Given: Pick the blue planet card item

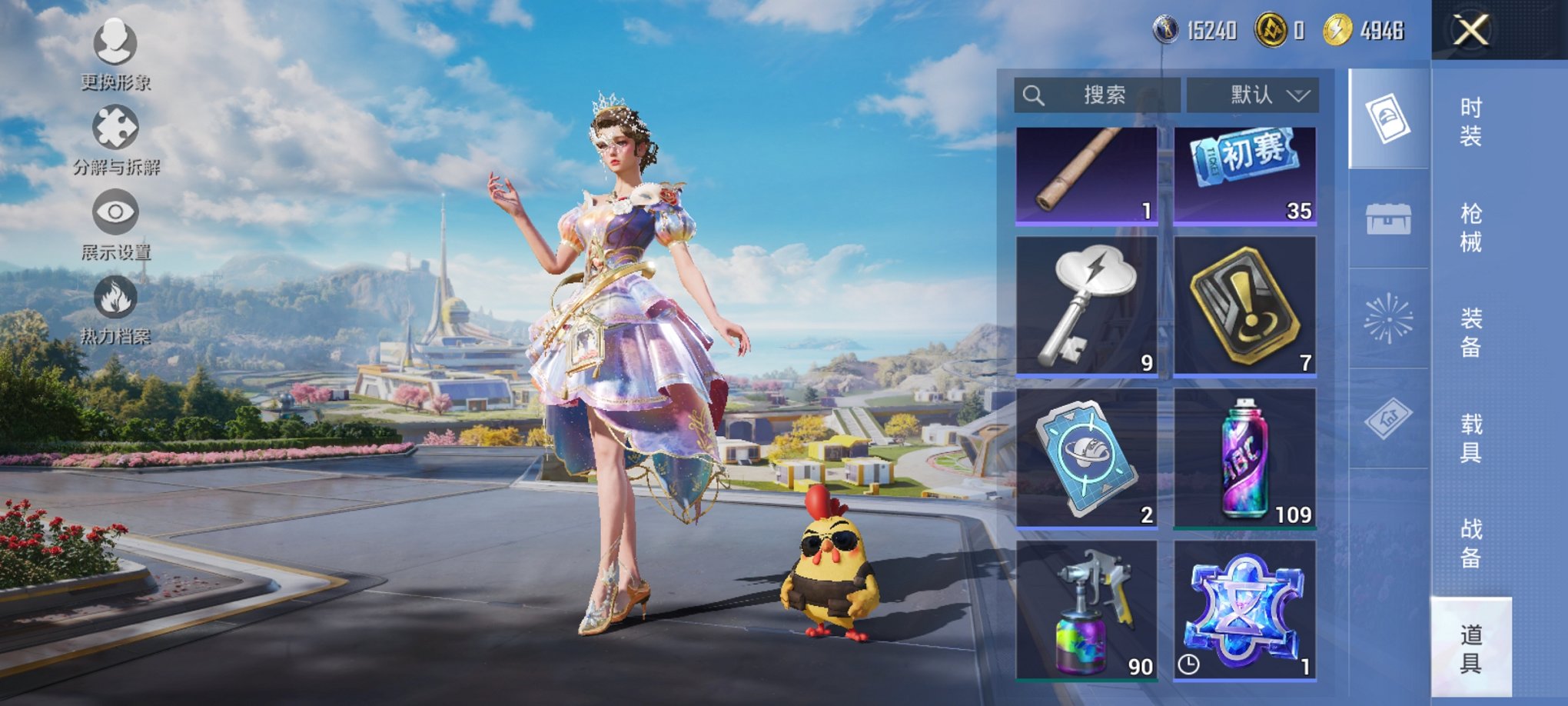Looking at the screenshot, I should [1086, 457].
